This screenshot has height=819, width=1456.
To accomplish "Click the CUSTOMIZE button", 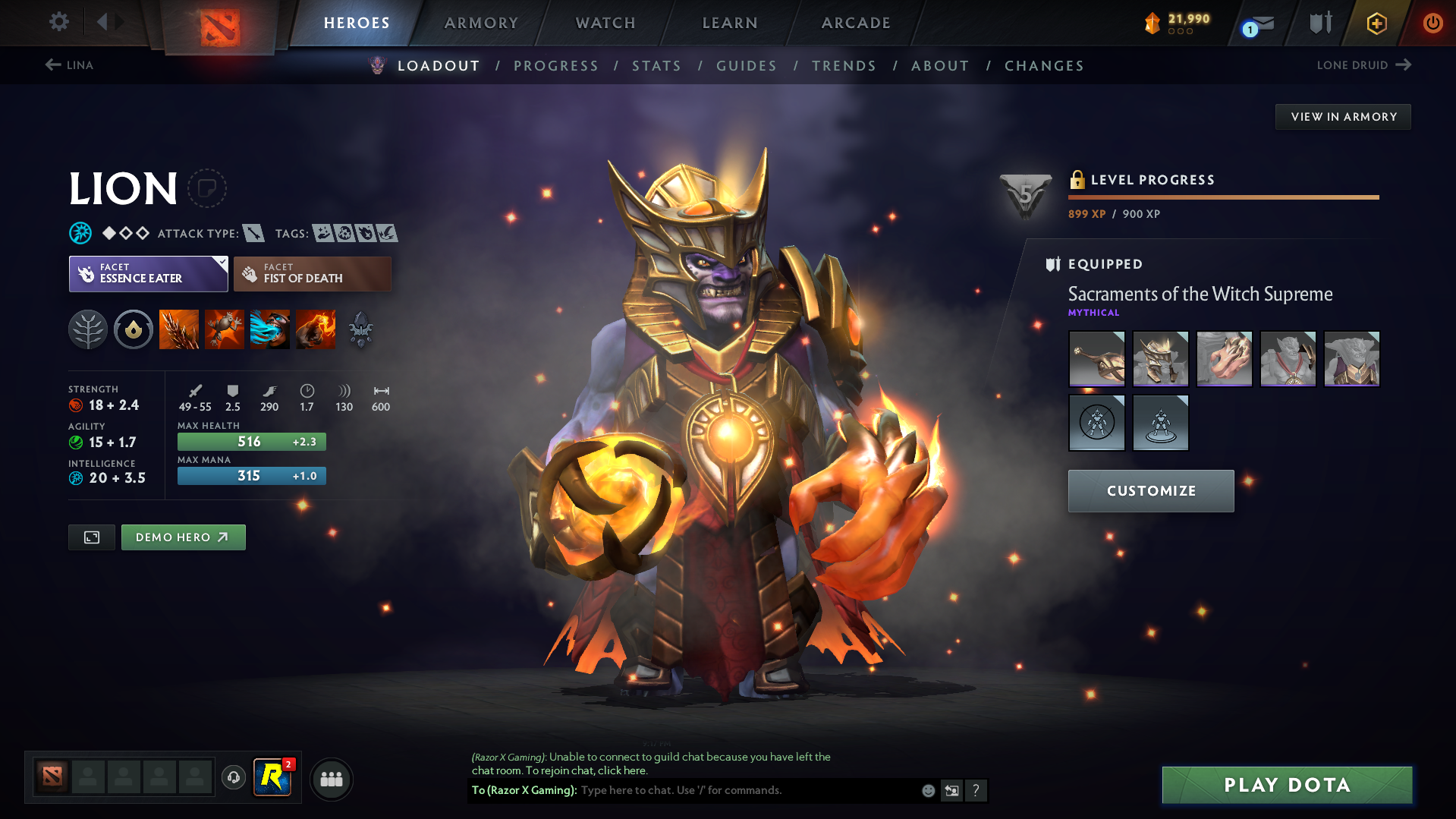I will tap(1150, 491).
